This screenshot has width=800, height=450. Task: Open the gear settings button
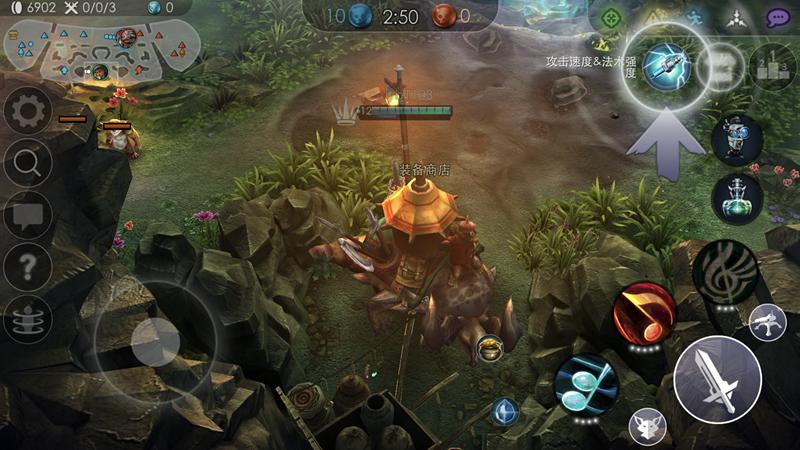(x=27, y=110)
